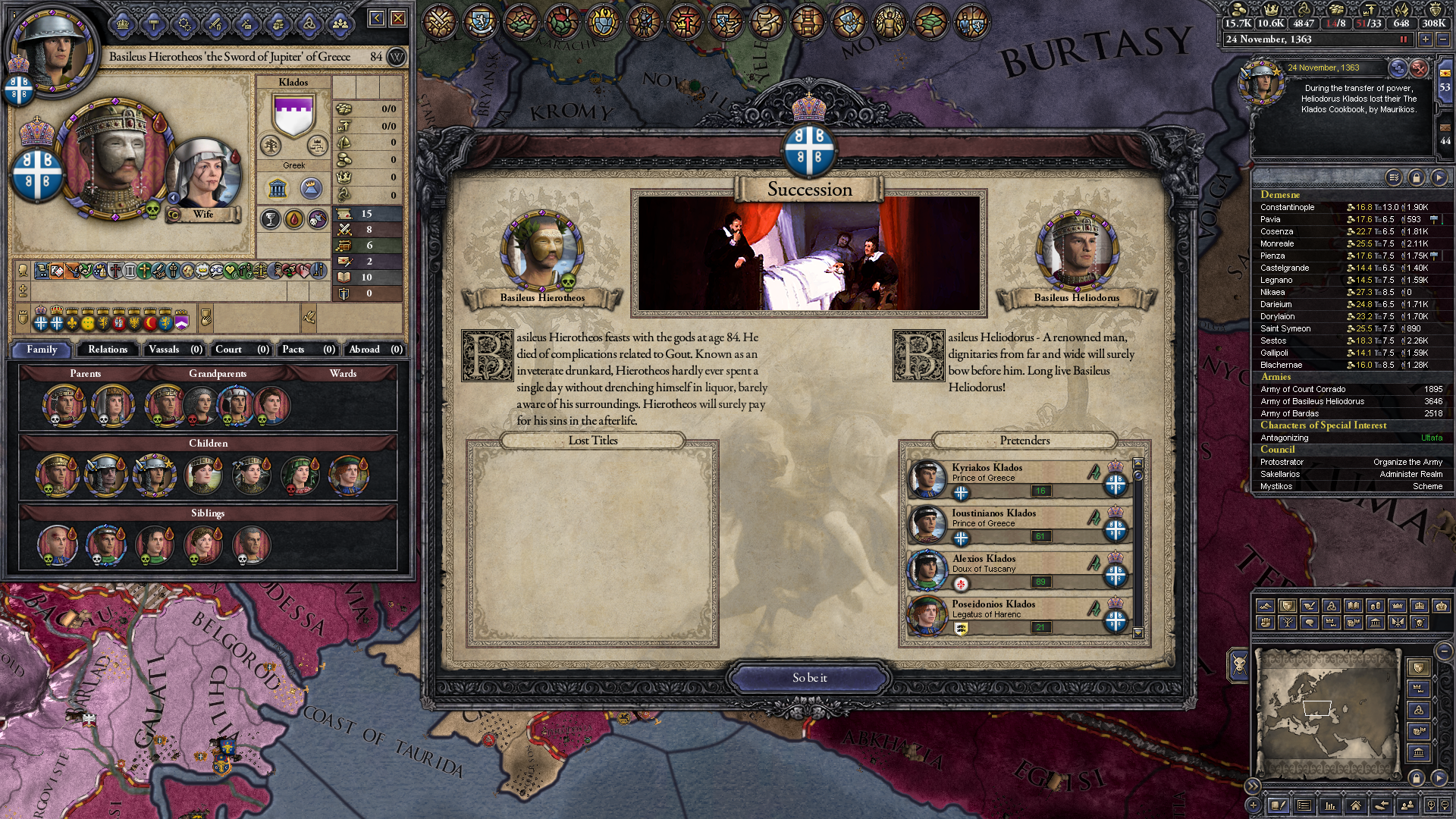Select the Army of Count Corrado

pyautogui.click(x=1303, y=389)
